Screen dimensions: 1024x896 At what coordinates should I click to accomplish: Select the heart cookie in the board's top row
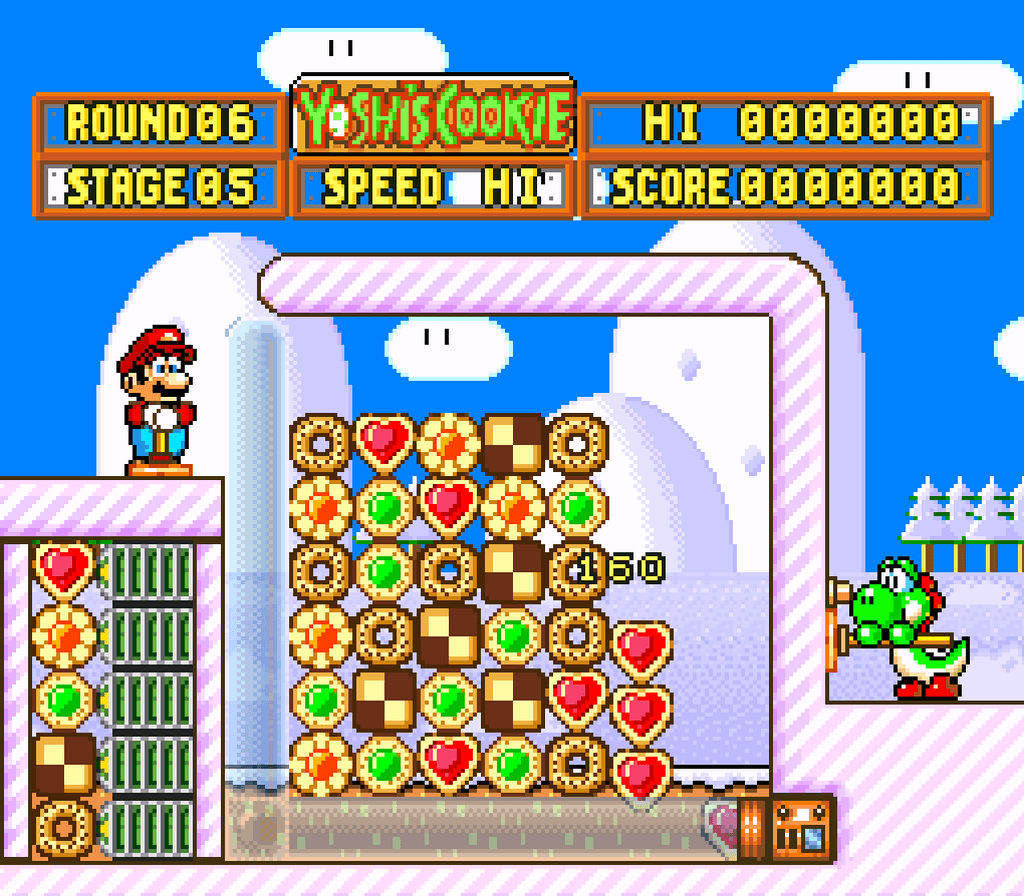click(x=385, y=442)
